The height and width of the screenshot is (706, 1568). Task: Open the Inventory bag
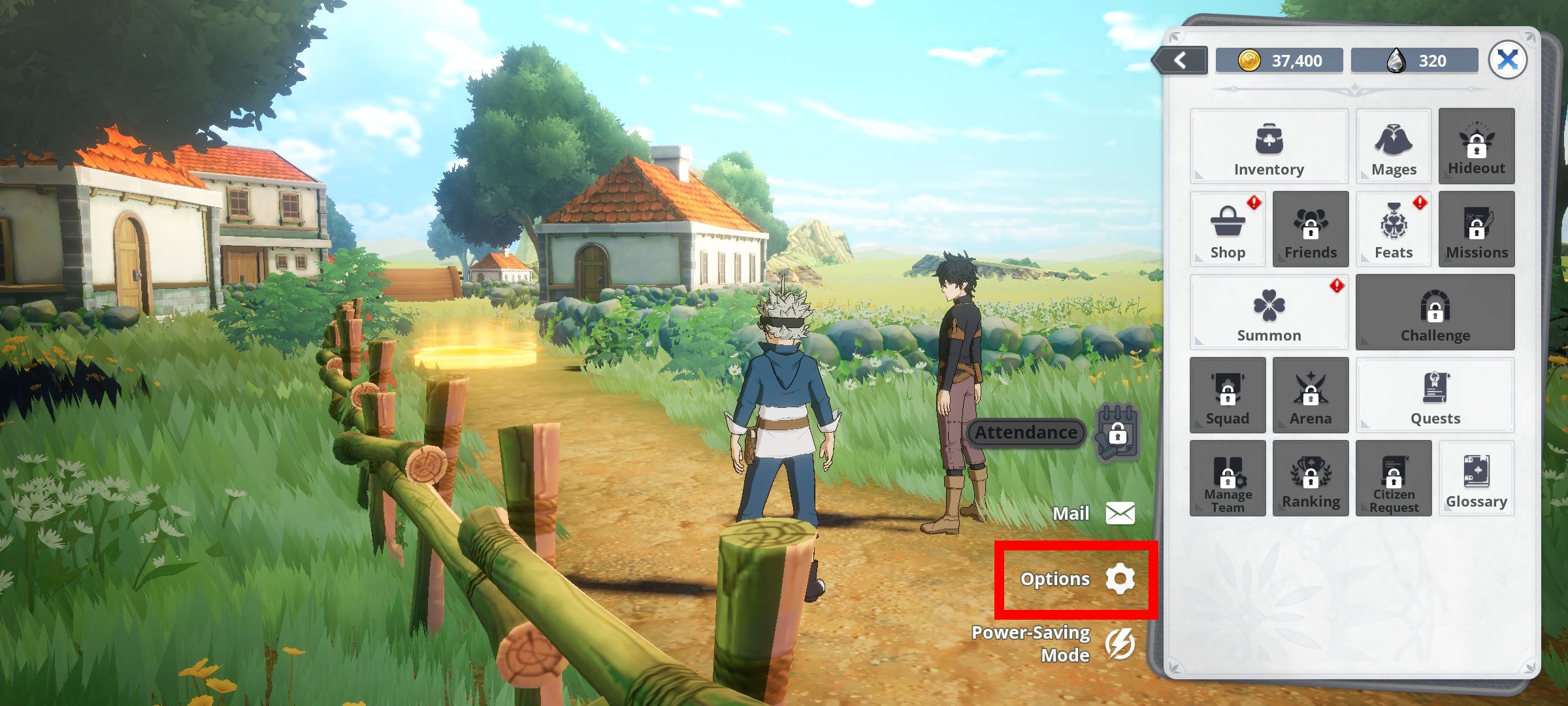point(1268,145)
